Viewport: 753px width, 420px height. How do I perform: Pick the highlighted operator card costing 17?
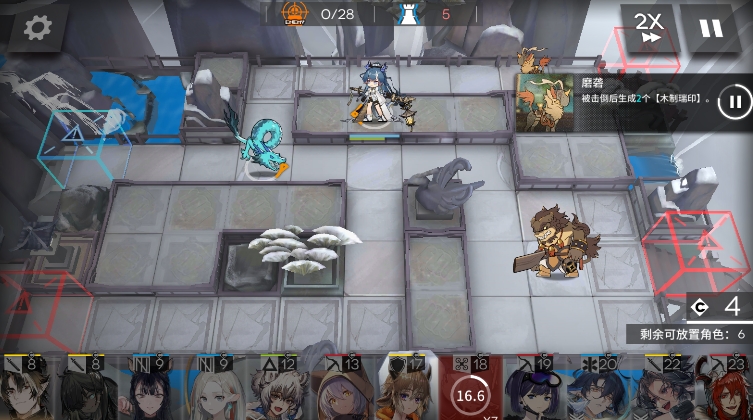[x=406, y=388]
